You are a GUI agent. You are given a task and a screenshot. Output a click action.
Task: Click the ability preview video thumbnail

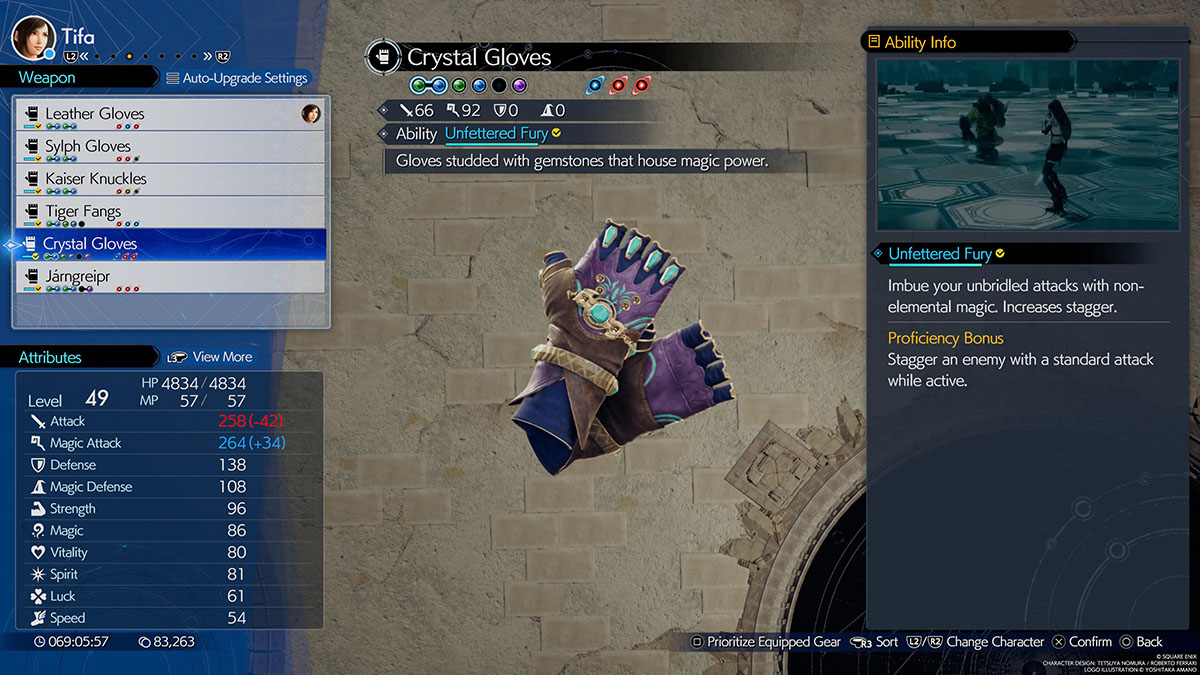pos(1023,144)
